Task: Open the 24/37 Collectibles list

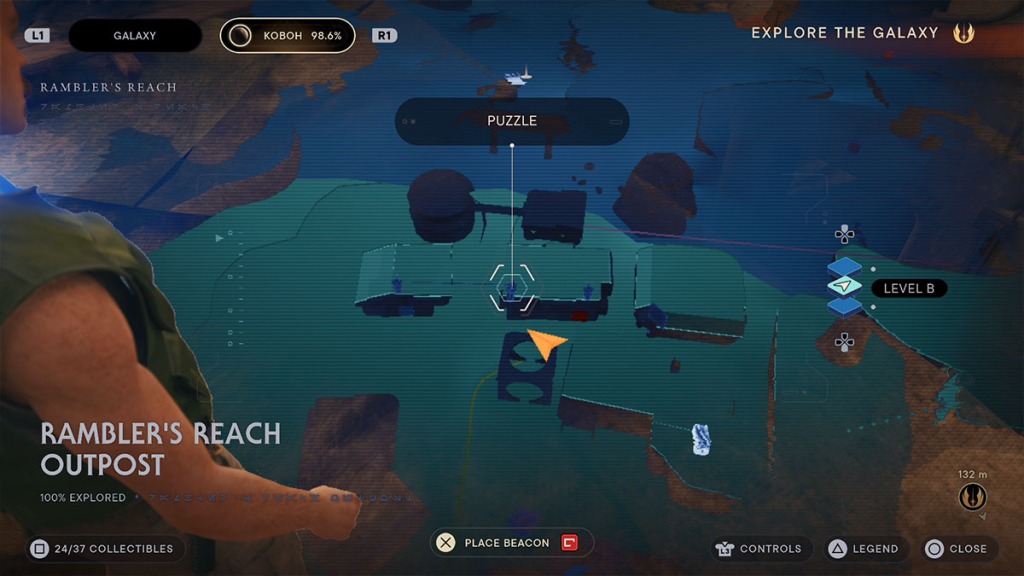Action: pyautogui.click(x=101, y=548)
